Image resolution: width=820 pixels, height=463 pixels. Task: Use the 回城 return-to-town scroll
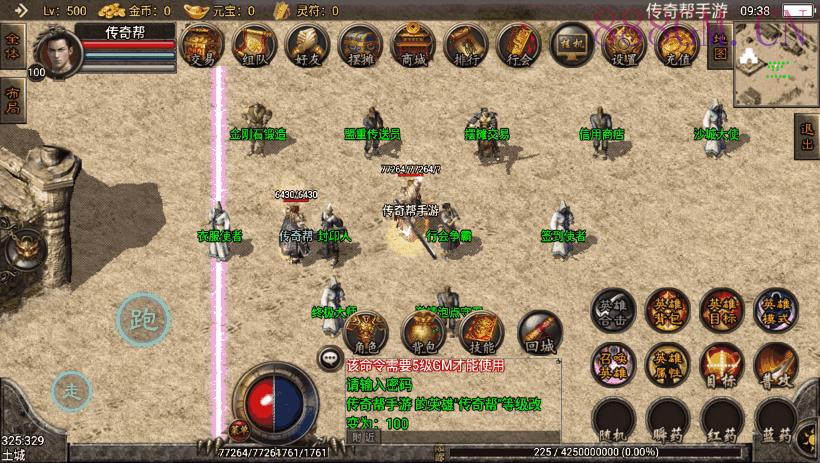pos(540,332)
